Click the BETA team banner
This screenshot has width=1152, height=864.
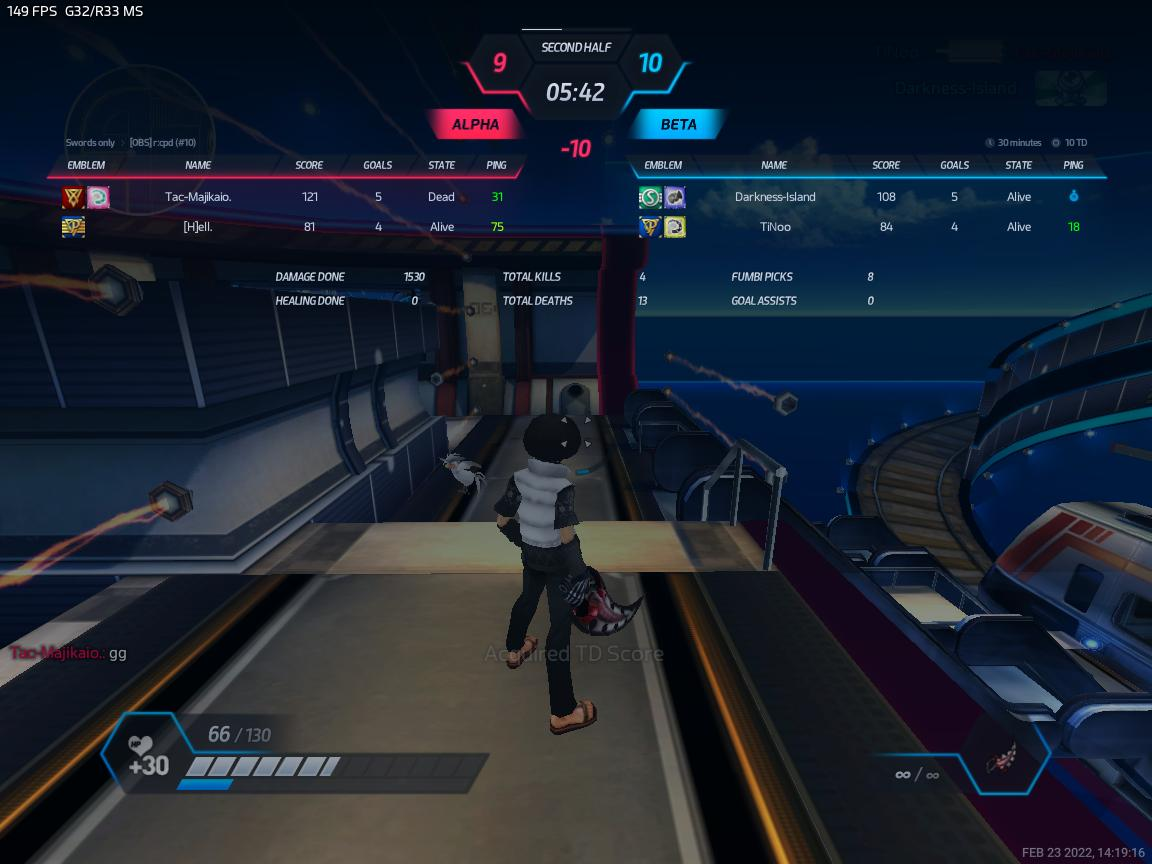pos(678,125)
